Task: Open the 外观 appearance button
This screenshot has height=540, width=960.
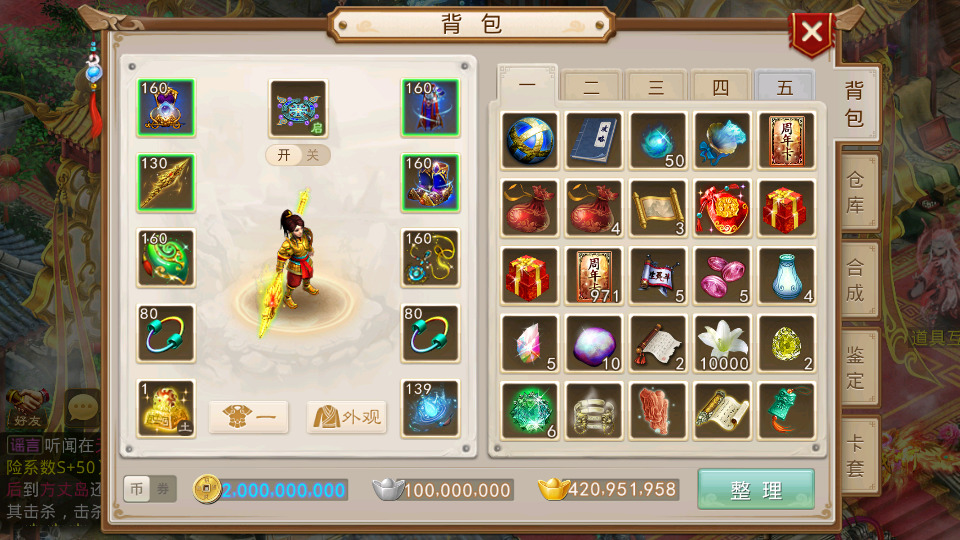Action: [347, 417]
